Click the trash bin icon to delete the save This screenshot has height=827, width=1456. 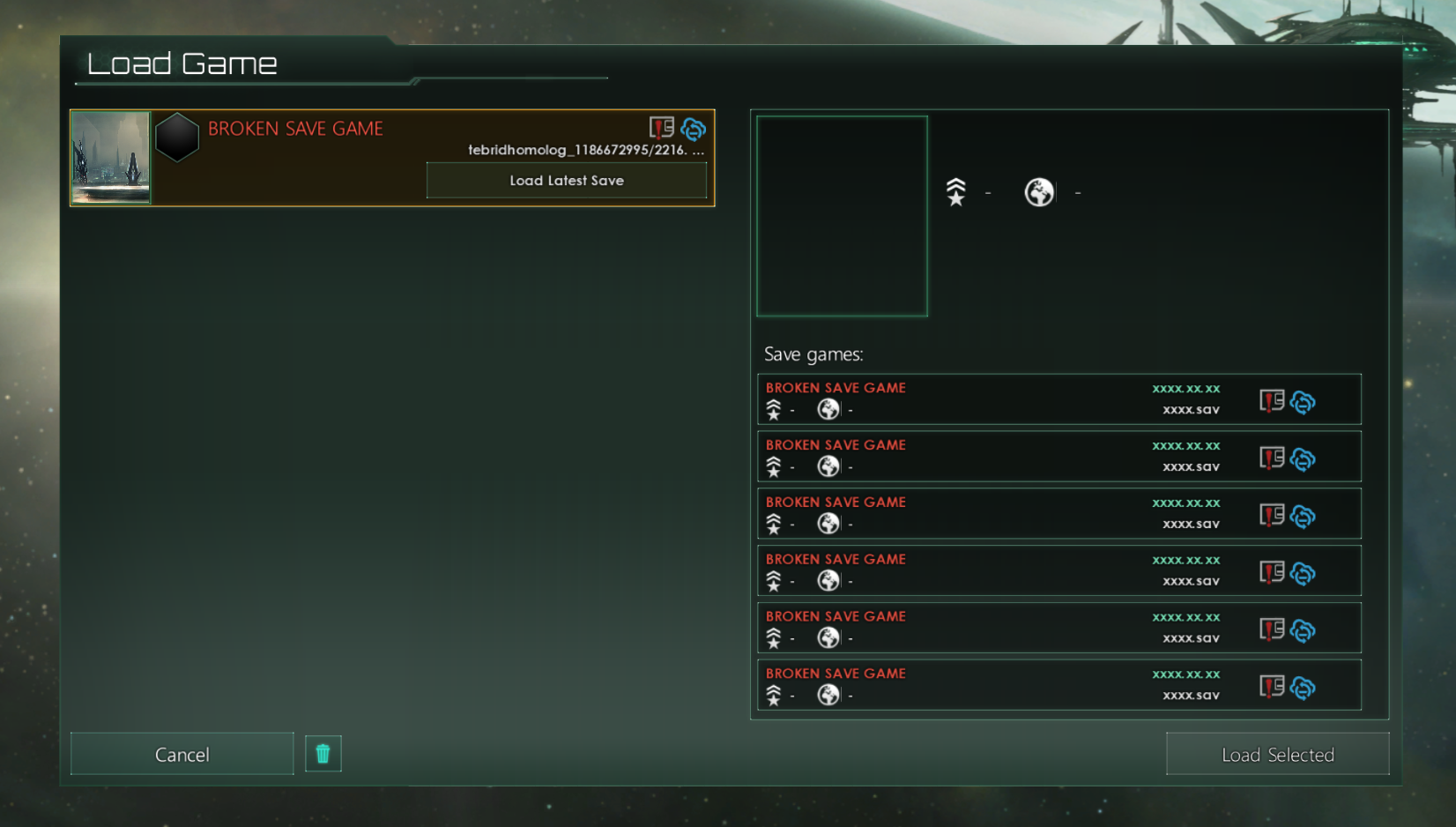323,753
